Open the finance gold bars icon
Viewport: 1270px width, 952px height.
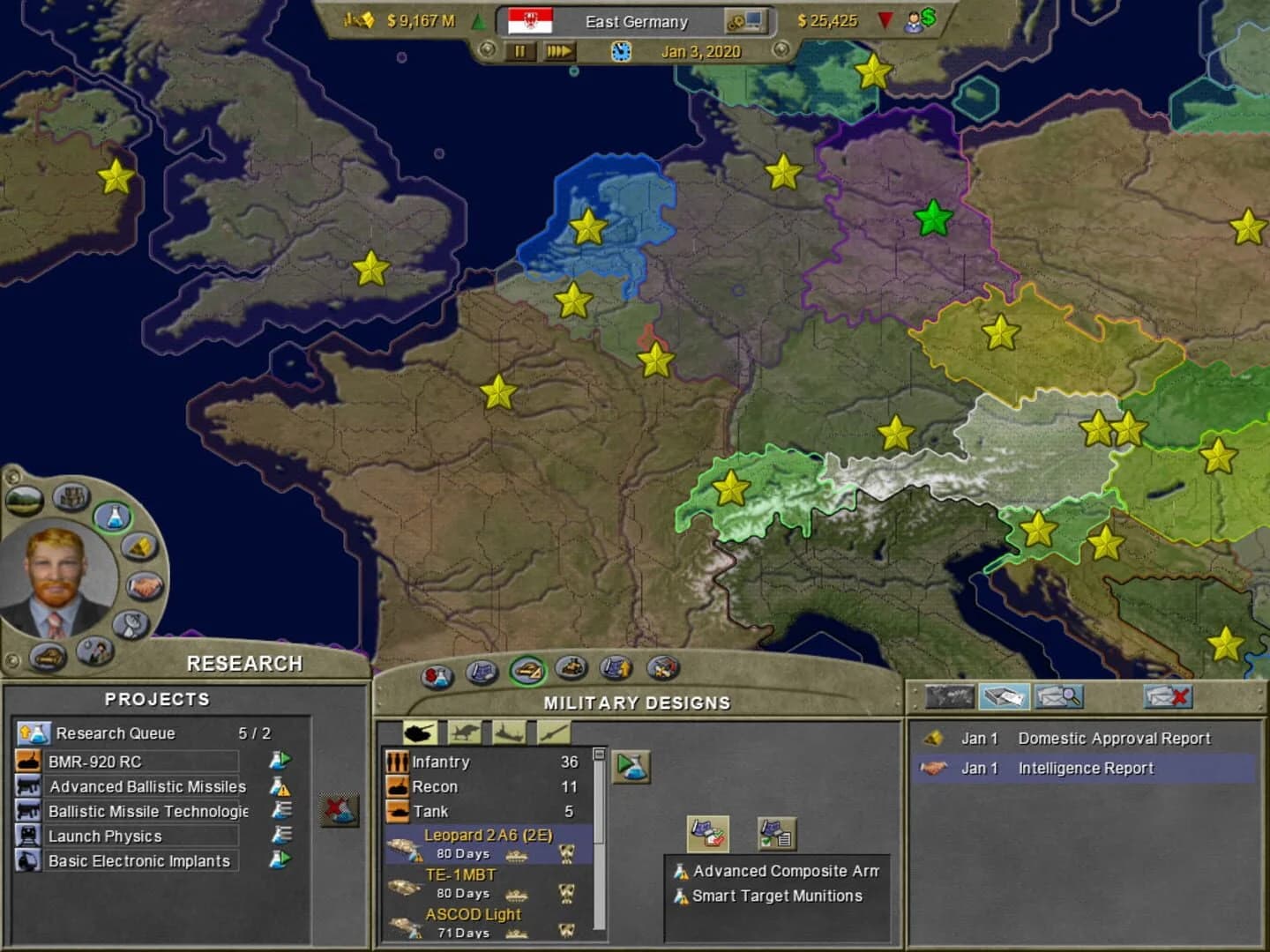click(139, 548)
